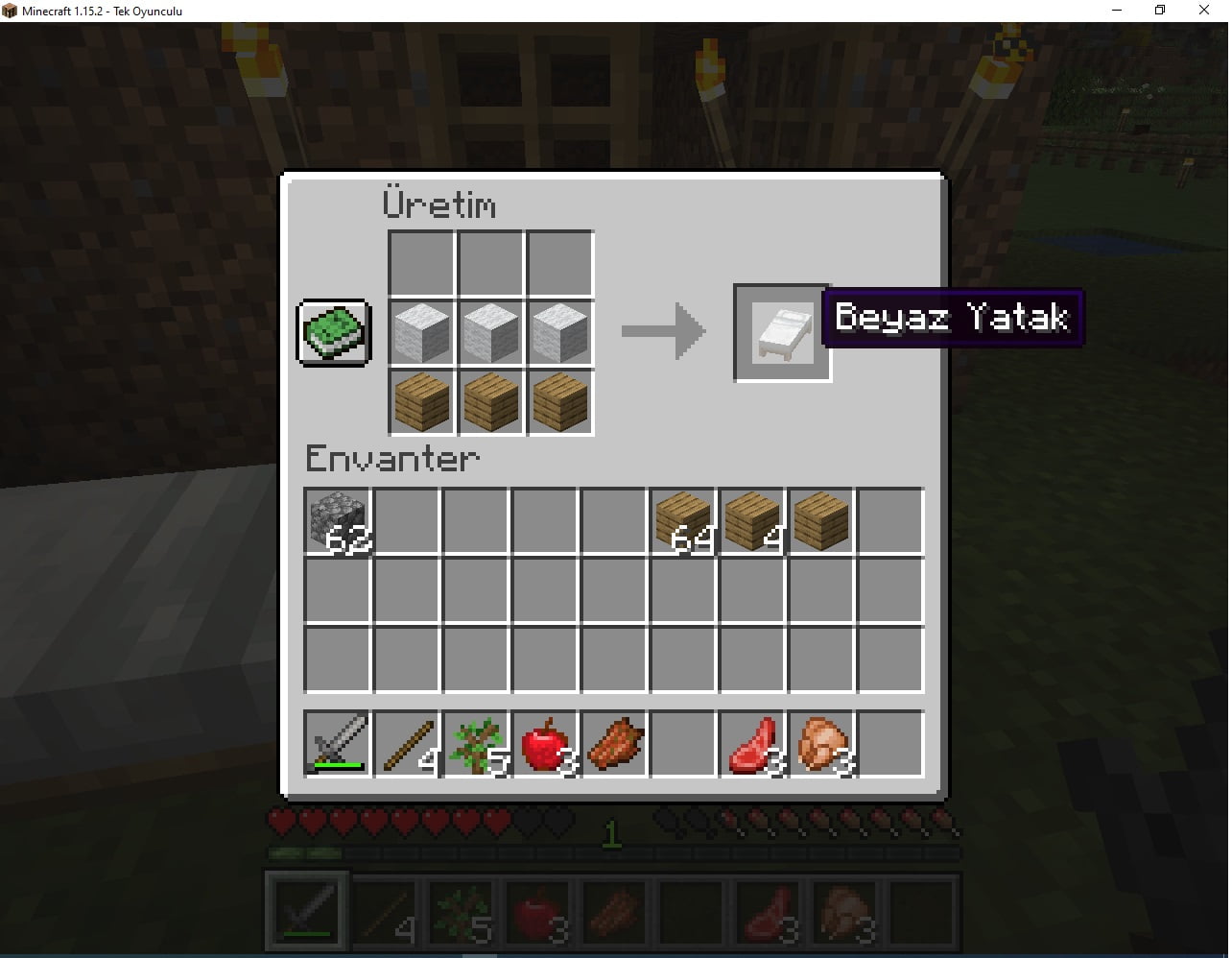Pick an oak plank from the crafting grid
This screenshot has width=1232, height=958.
pos(490,401)
